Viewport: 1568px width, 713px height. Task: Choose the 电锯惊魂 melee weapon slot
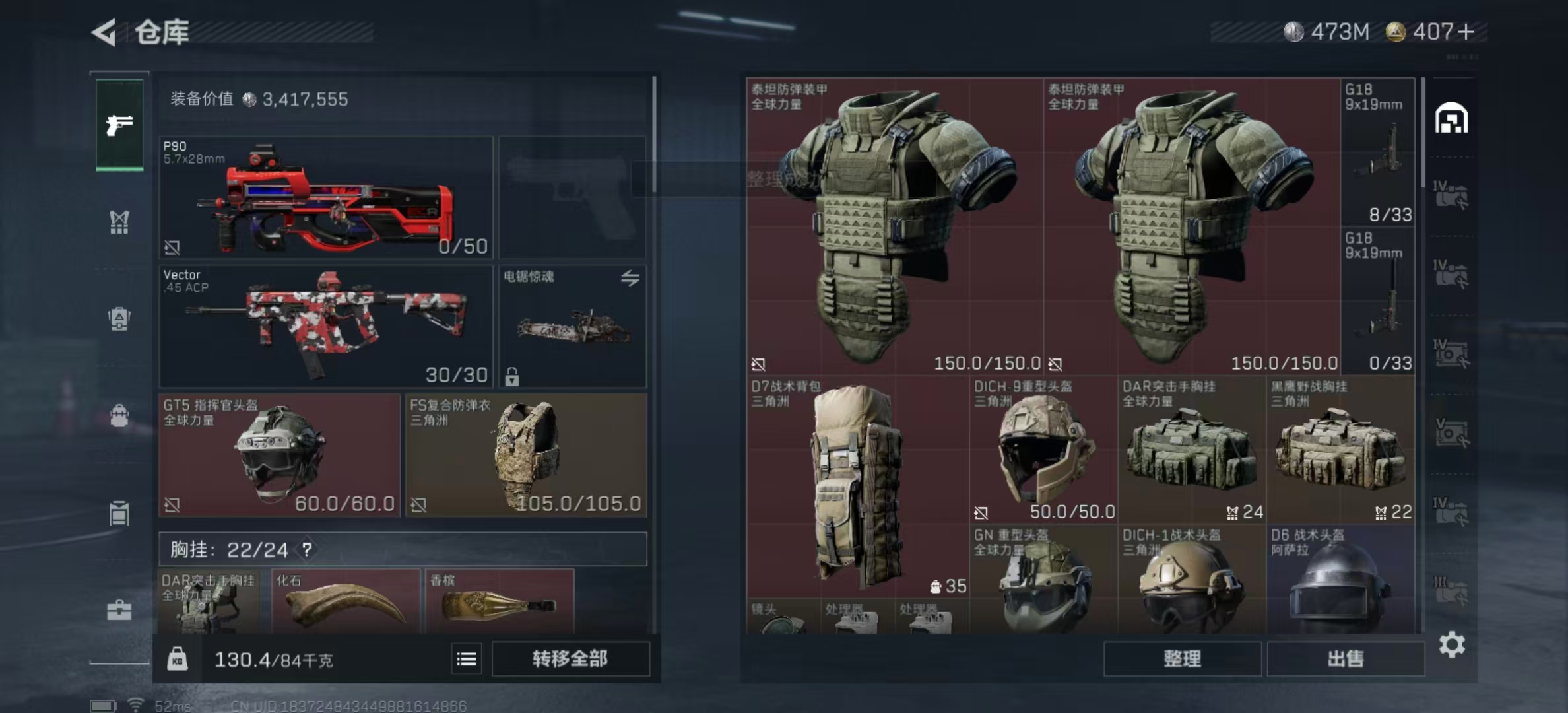(573, 325)
